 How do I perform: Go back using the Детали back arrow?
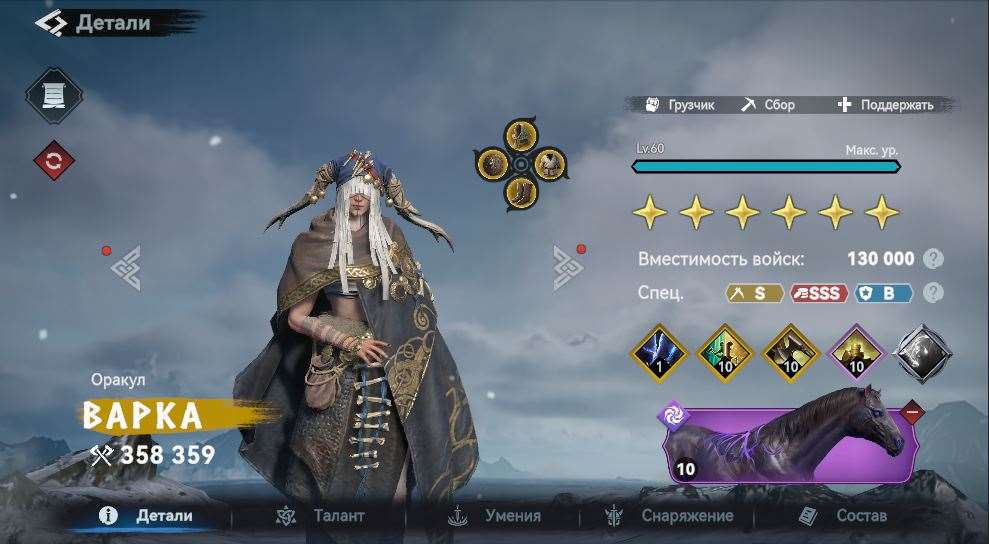[x=50, y=22]
